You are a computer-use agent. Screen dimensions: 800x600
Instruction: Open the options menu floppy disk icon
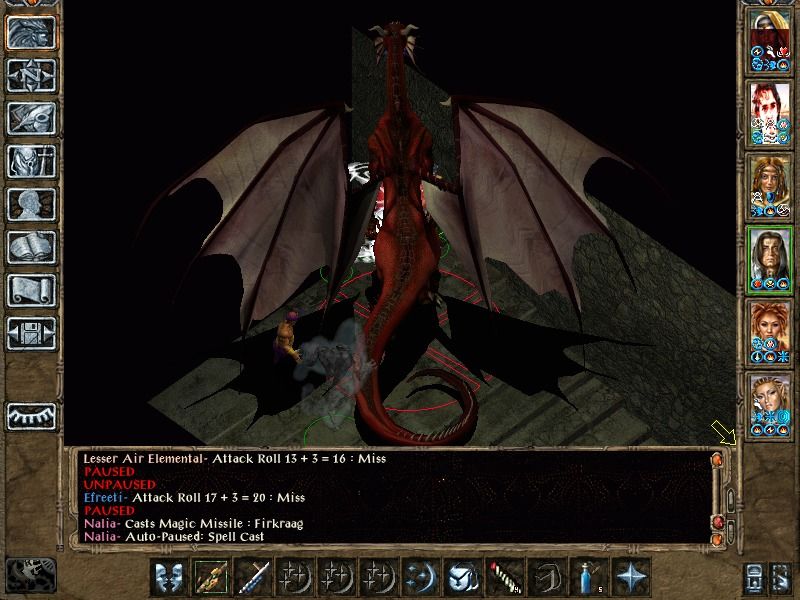coord(31,333)
